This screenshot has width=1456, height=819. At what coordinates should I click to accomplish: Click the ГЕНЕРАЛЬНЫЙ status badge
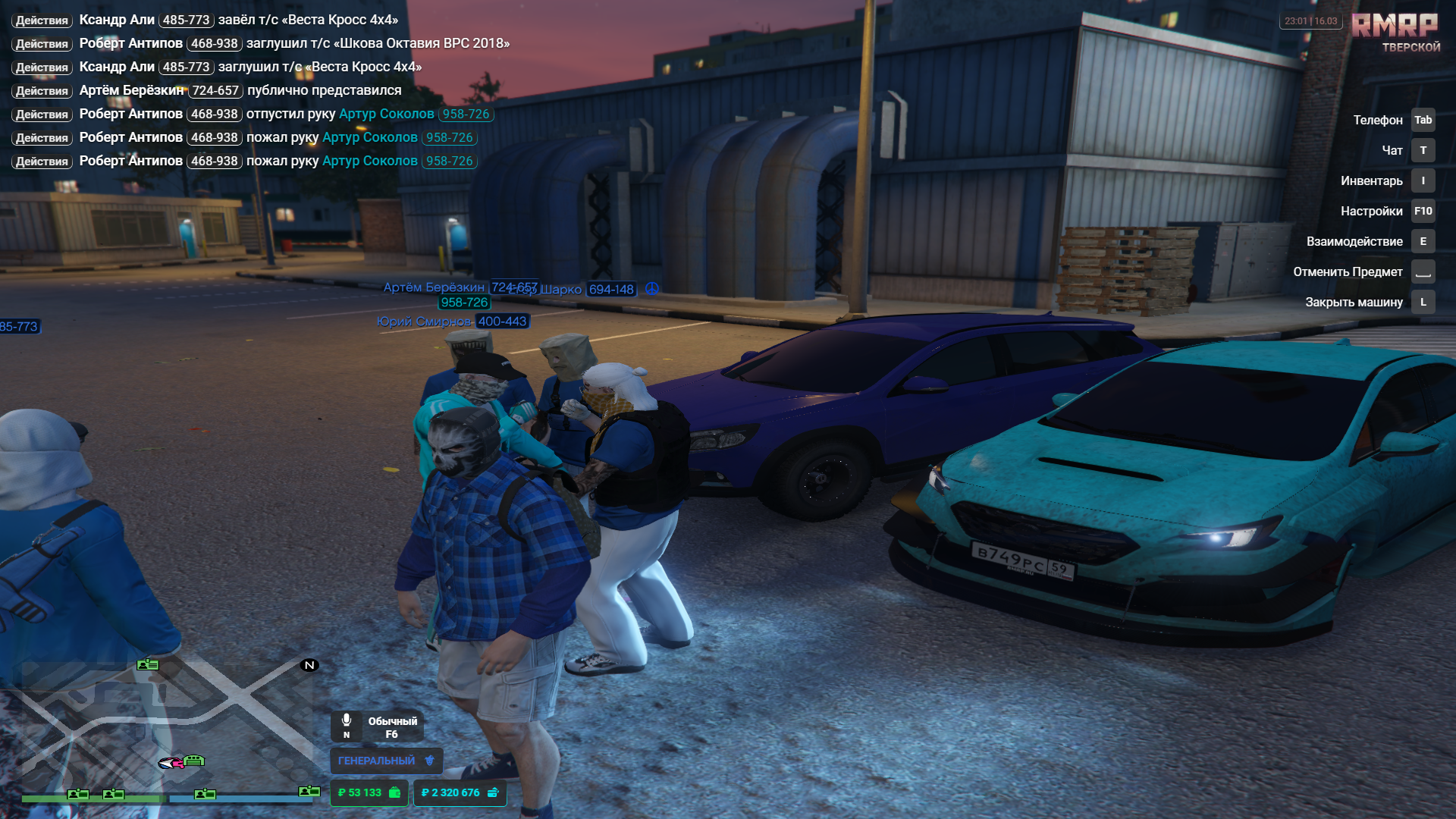click(x=386, y=761)
